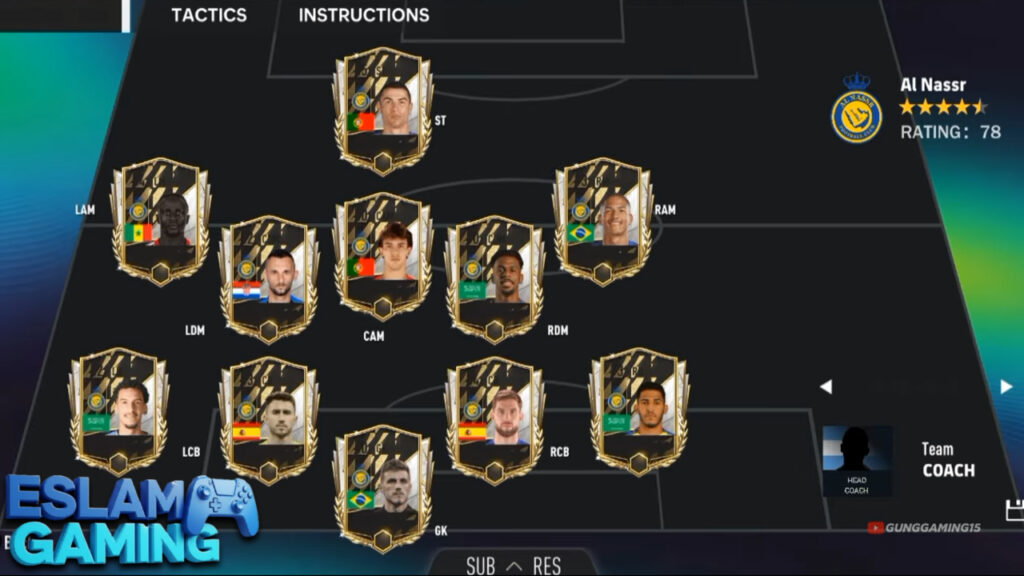This screenshot has height=576, width=1024.
Task: Click the right arrow in side panel
Action: [x=1006, y=387]
